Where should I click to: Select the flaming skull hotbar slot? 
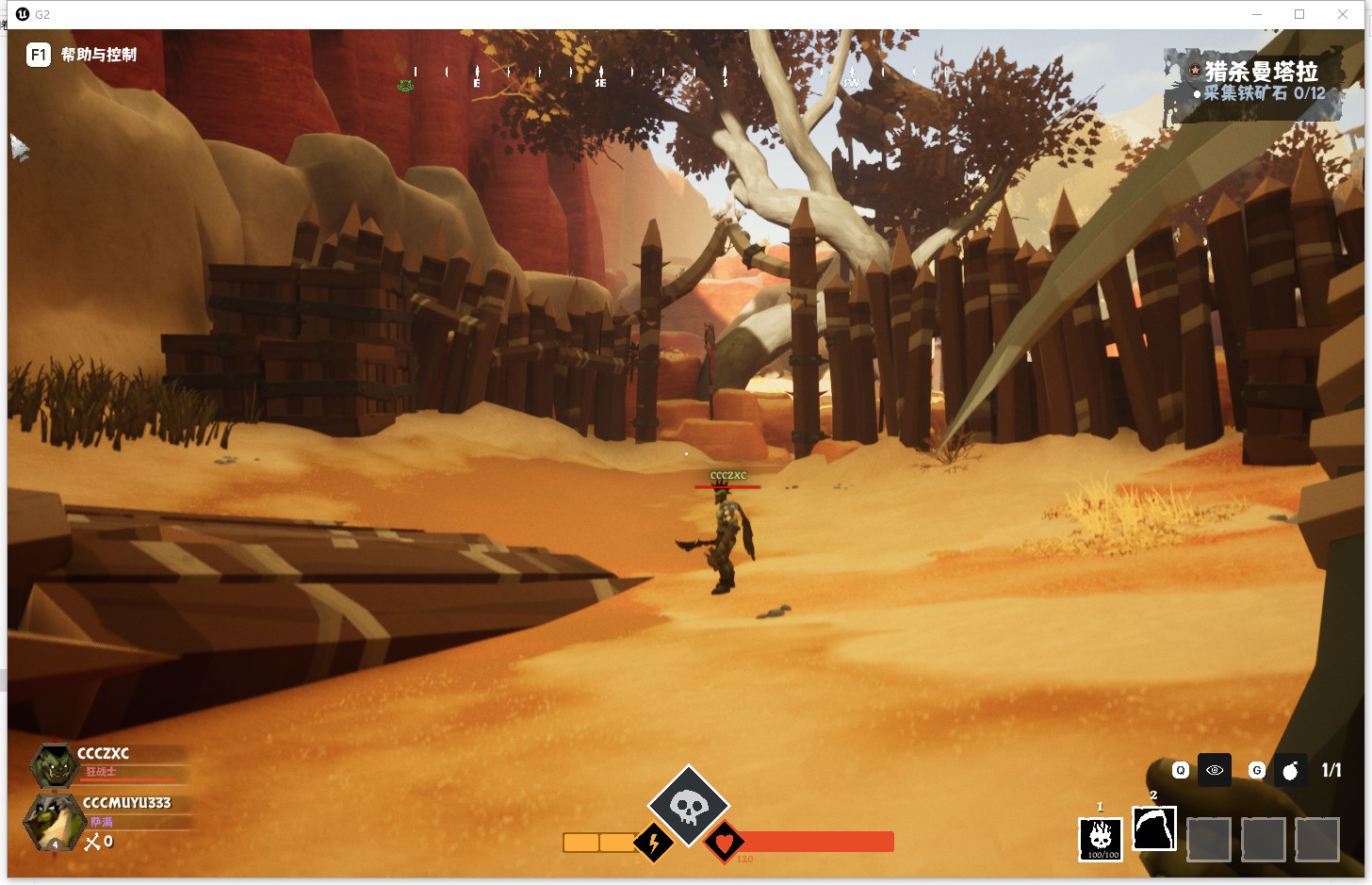[1100, 838]
